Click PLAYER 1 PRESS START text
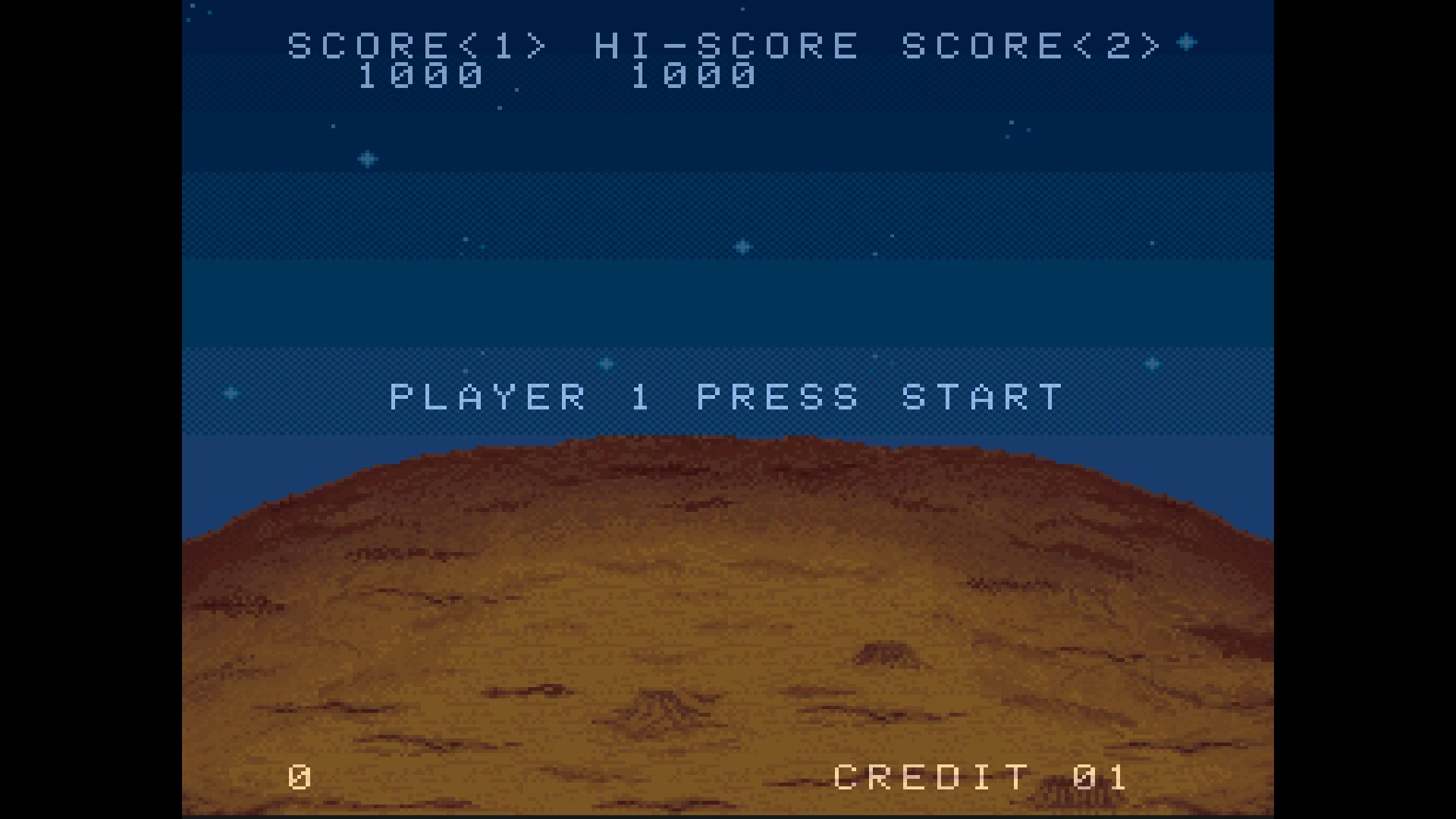The image size is (1456, 819). click(x=724, y=396)
